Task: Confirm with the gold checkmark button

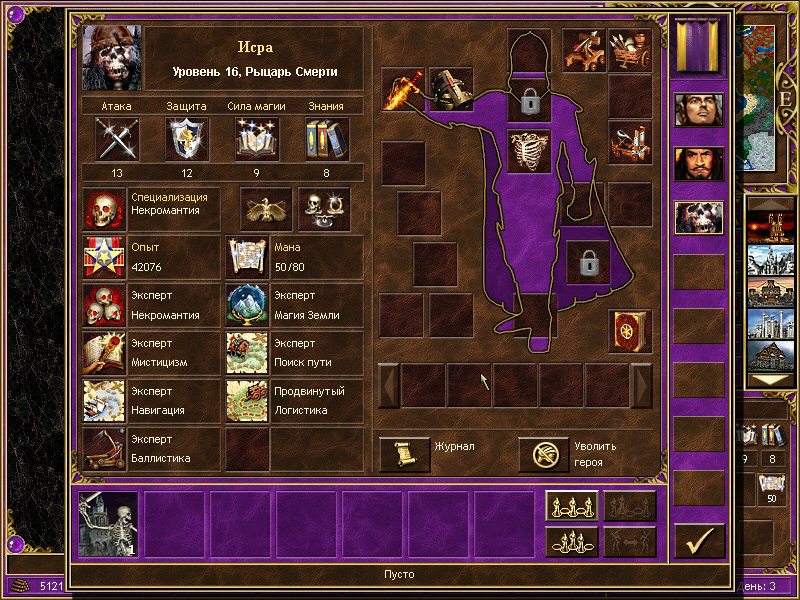Action: click(x=699, y=540)
